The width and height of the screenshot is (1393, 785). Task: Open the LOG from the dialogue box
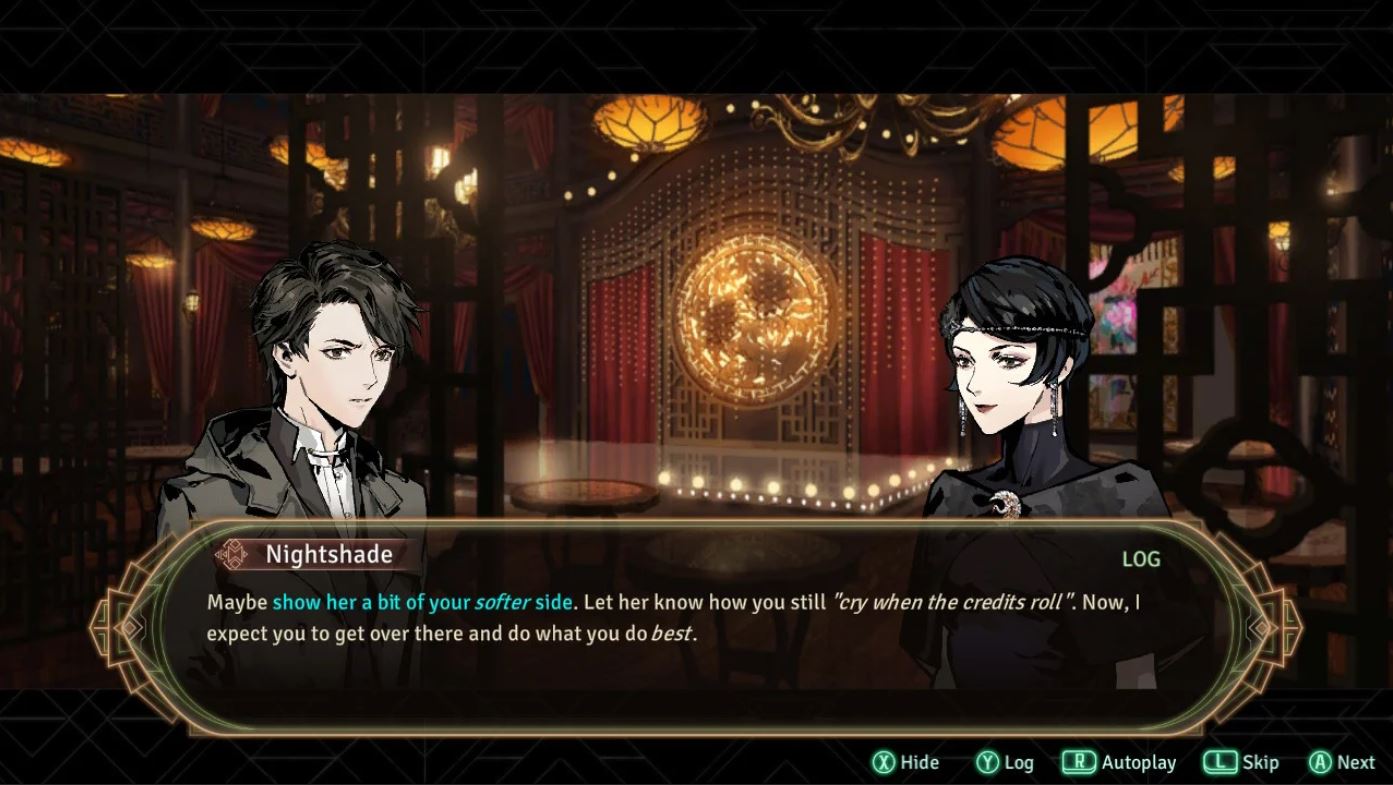tap(1140, 560)
